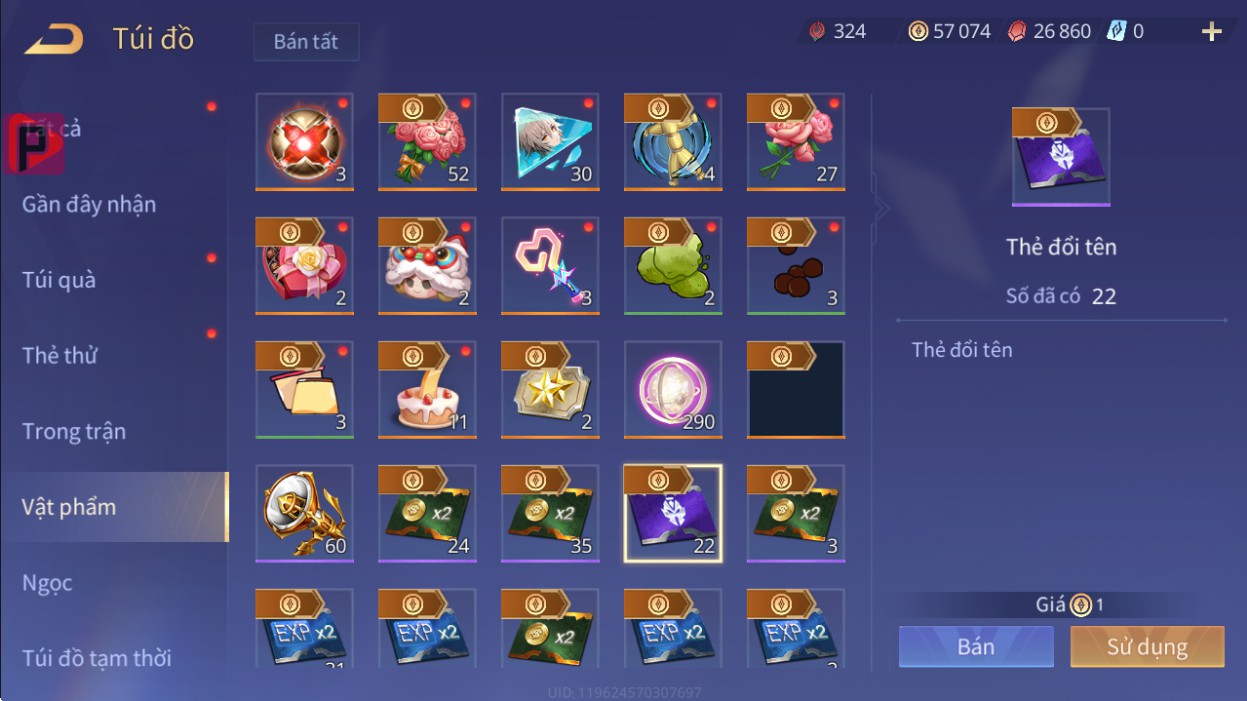Select the gold star ticket item
The width and height of the screenshot is (1247, 701).
[550, 390]
